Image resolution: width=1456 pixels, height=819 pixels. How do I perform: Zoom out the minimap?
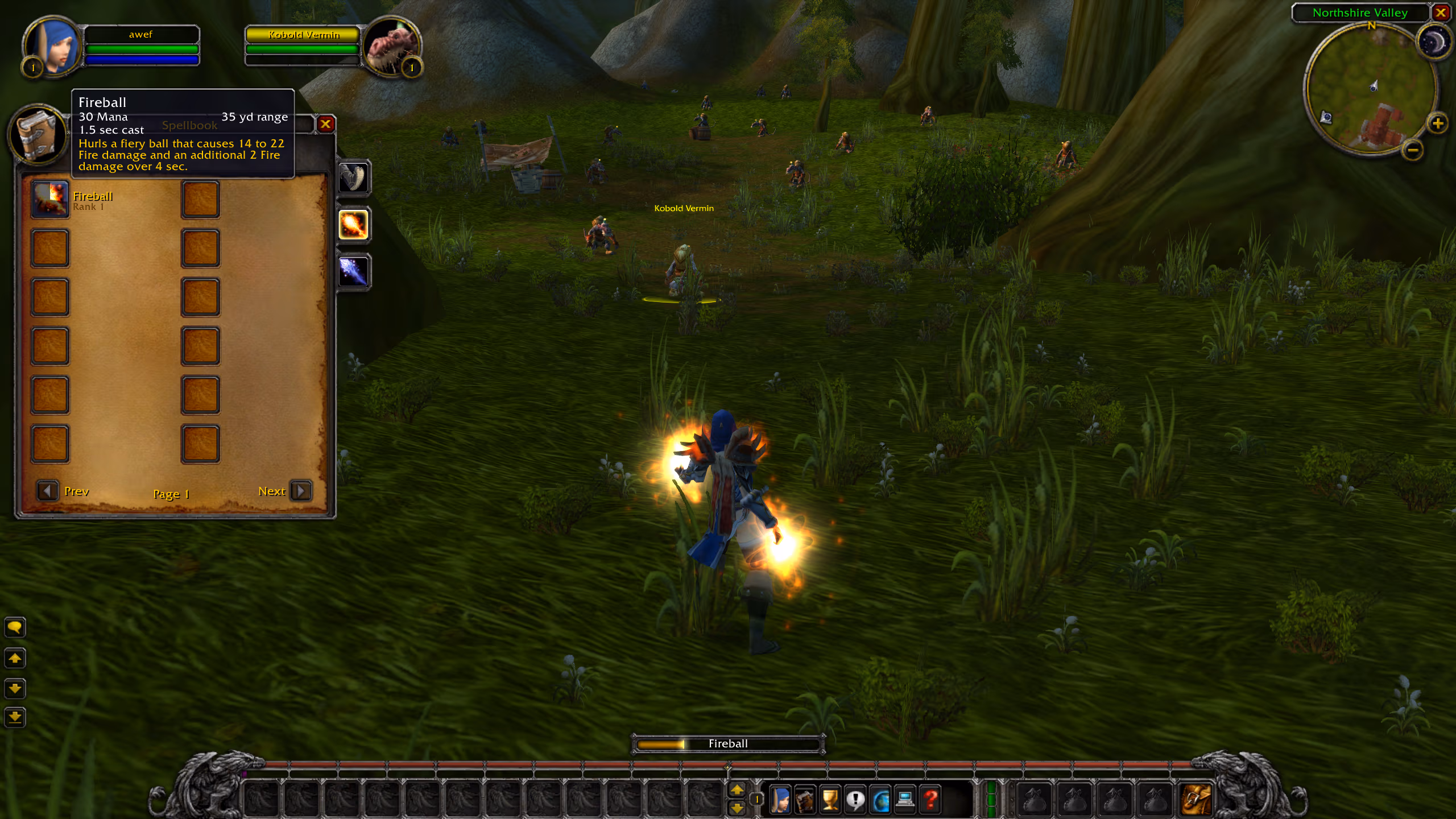[x=1412, y=150]
